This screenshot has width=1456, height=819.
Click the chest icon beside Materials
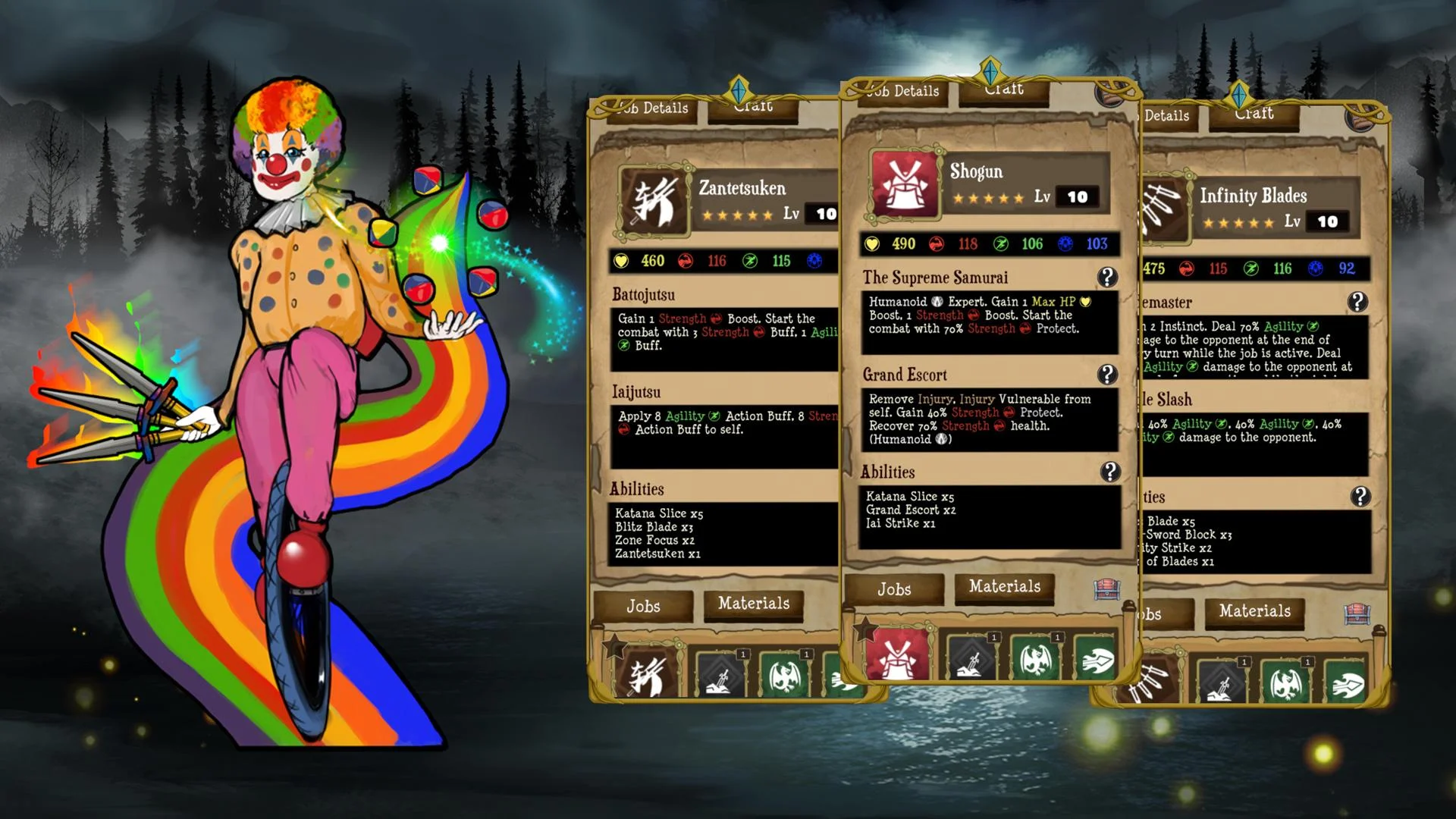coord(1107,590)
